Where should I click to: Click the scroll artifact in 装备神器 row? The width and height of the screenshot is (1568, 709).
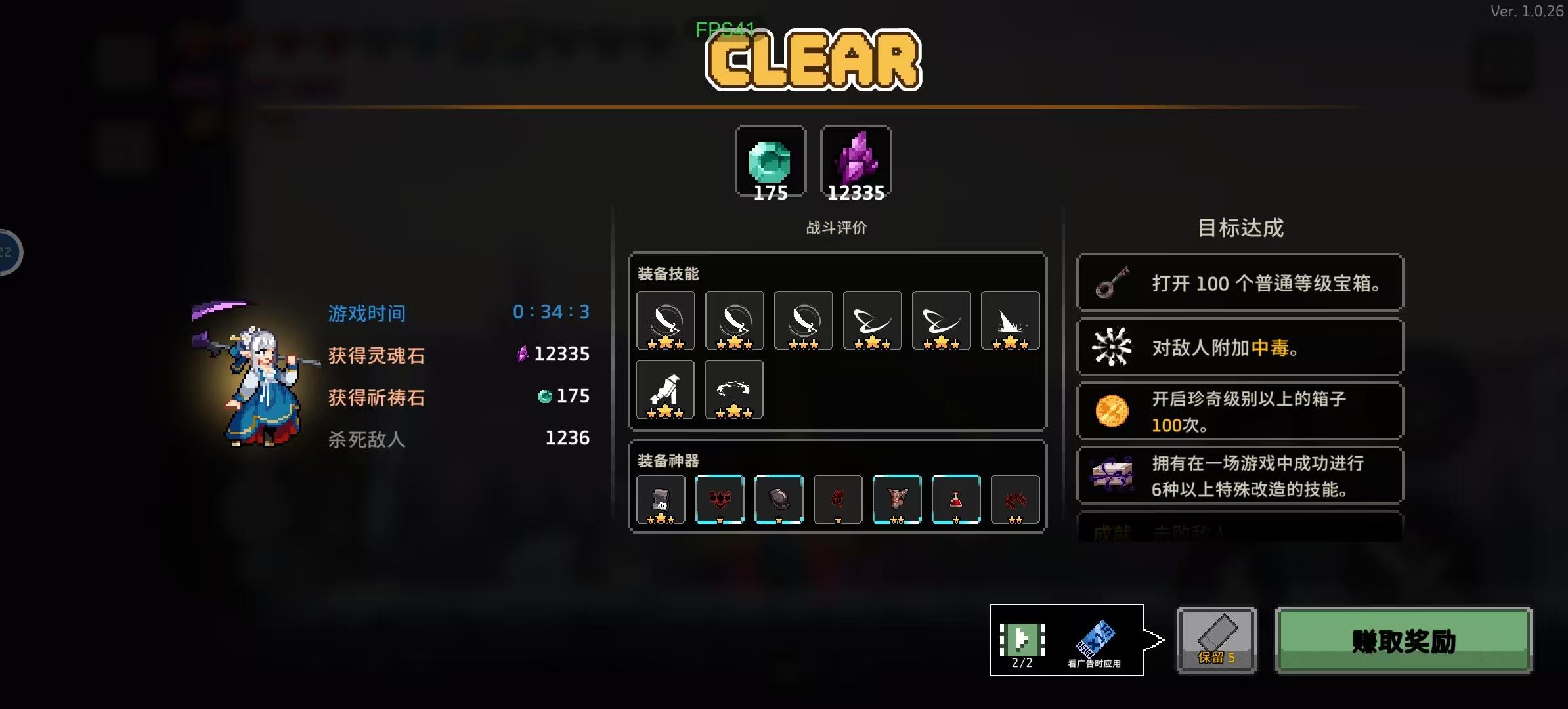[661, 500]
